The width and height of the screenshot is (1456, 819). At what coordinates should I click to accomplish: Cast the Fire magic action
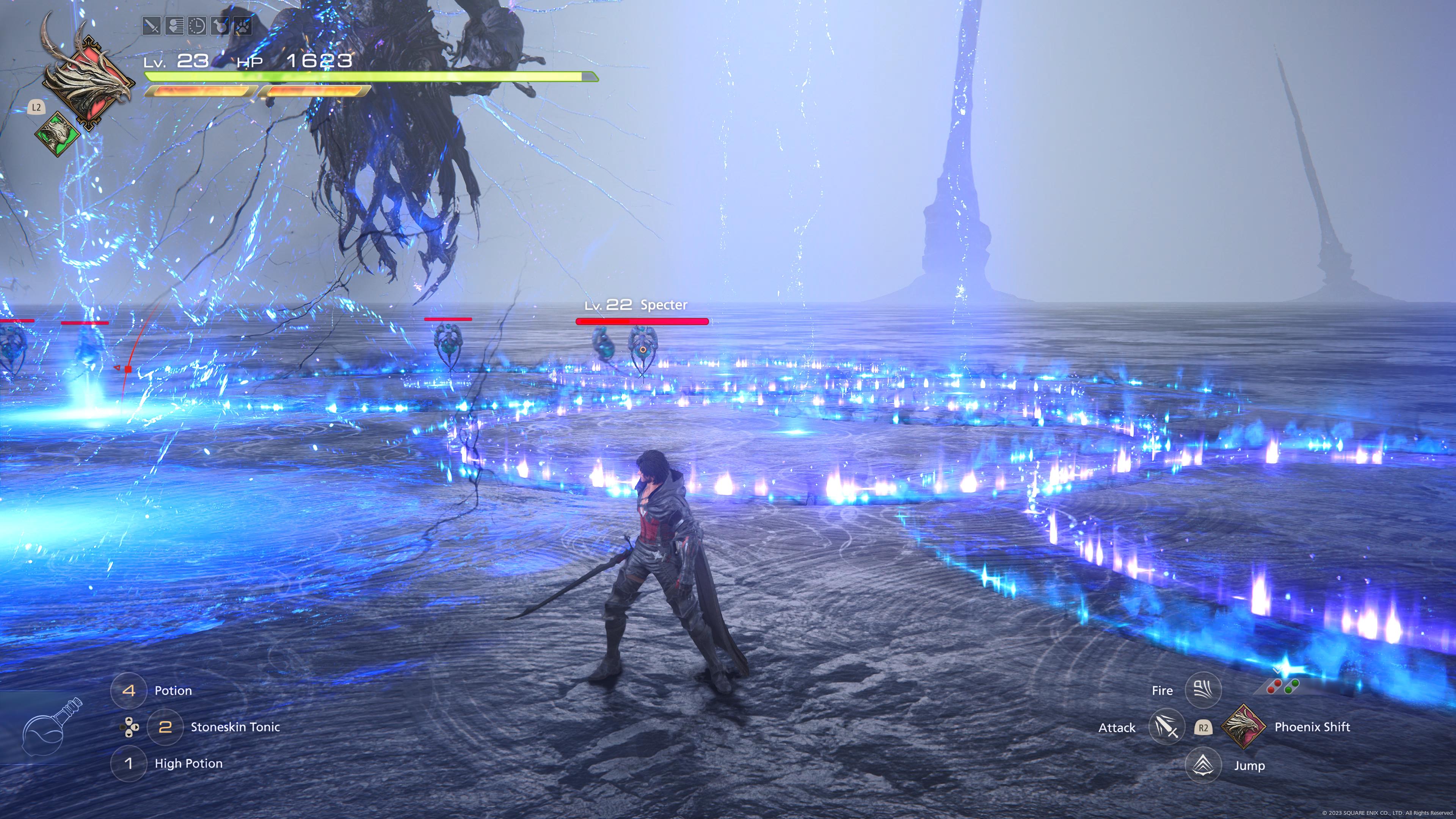[1203, 690]
